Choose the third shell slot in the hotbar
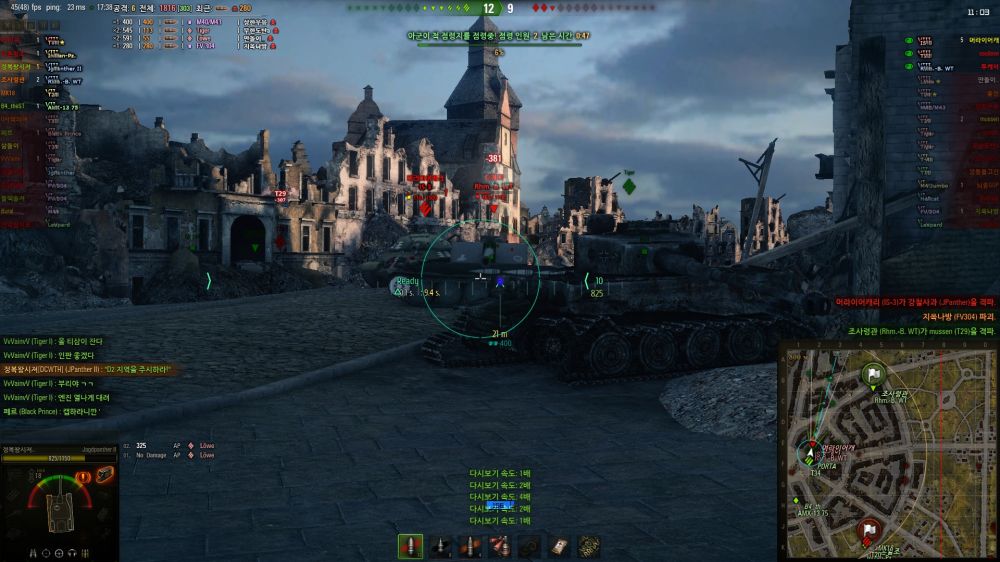The image size is (1000, 562). (470, 546)
